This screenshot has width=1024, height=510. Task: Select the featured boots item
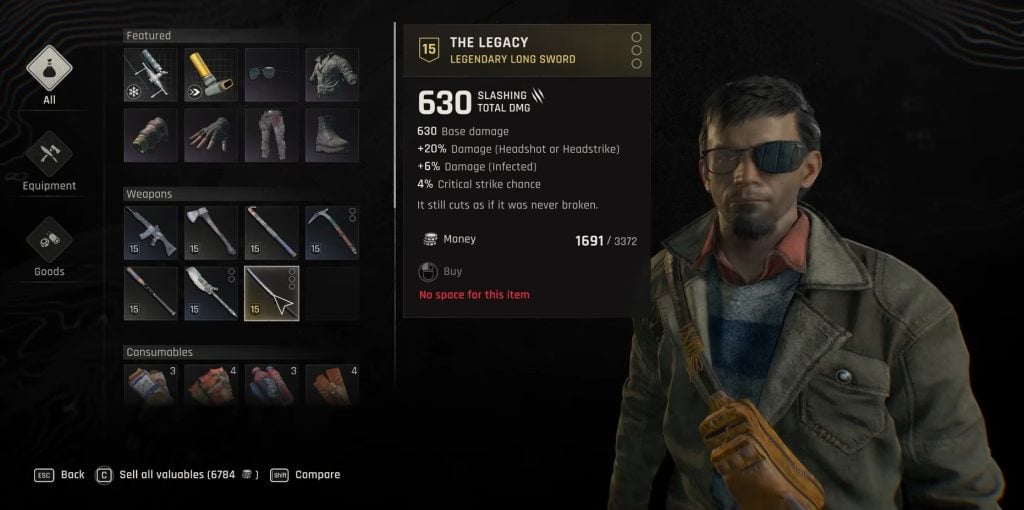(331, 136)
